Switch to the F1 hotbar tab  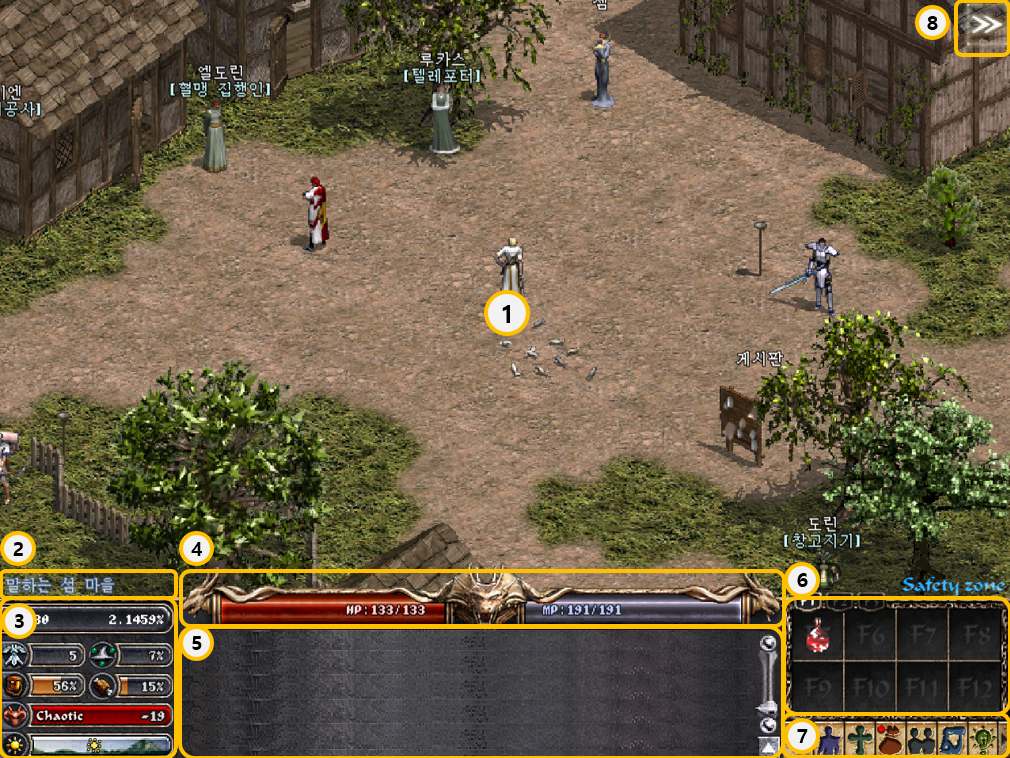[x=806, y=604]
